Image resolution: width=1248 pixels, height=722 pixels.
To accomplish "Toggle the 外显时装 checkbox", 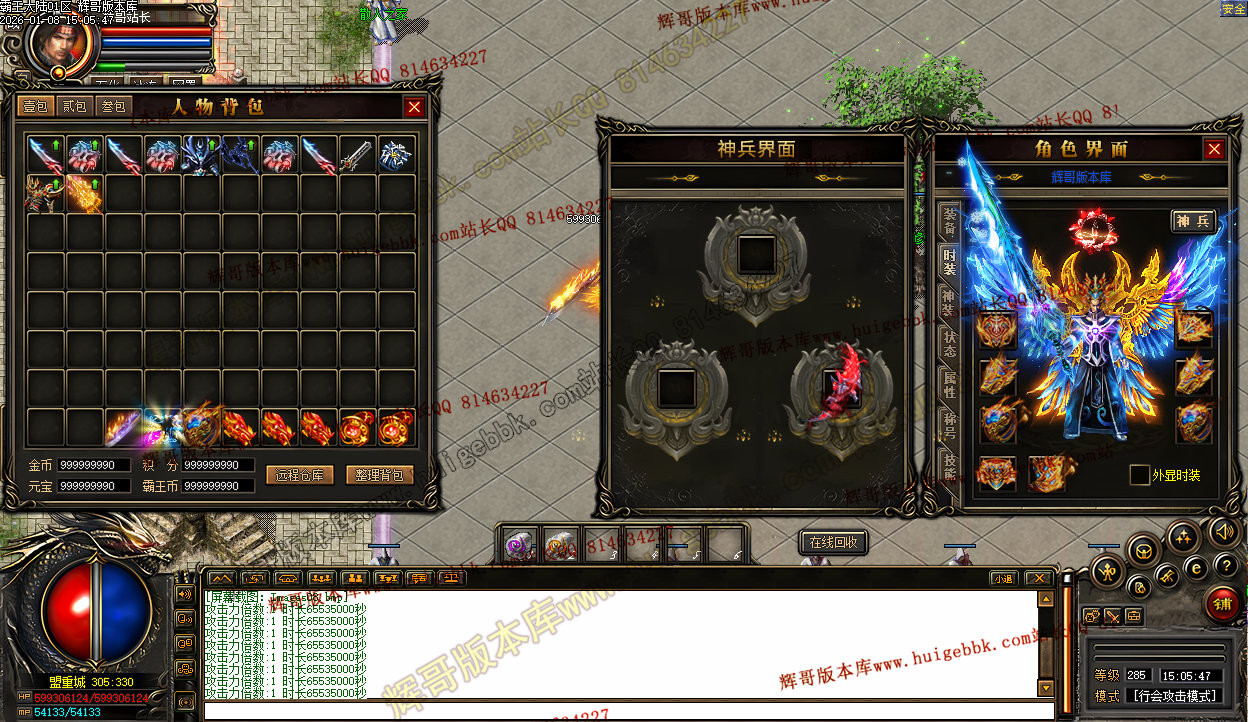I will tap(1139, 475).
